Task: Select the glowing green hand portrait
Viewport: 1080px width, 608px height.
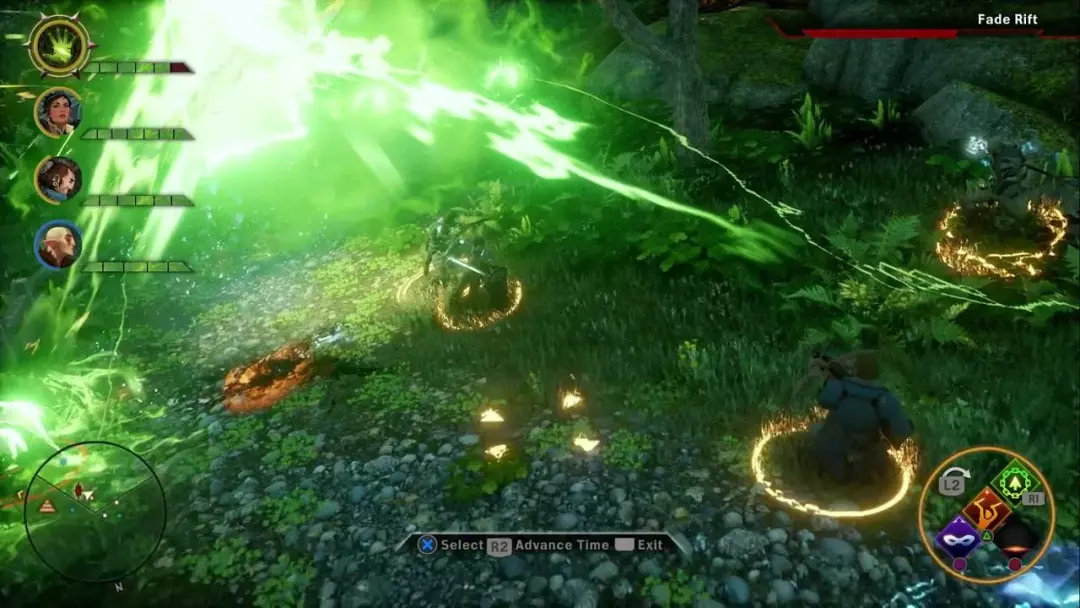Action: click(60, 45)
